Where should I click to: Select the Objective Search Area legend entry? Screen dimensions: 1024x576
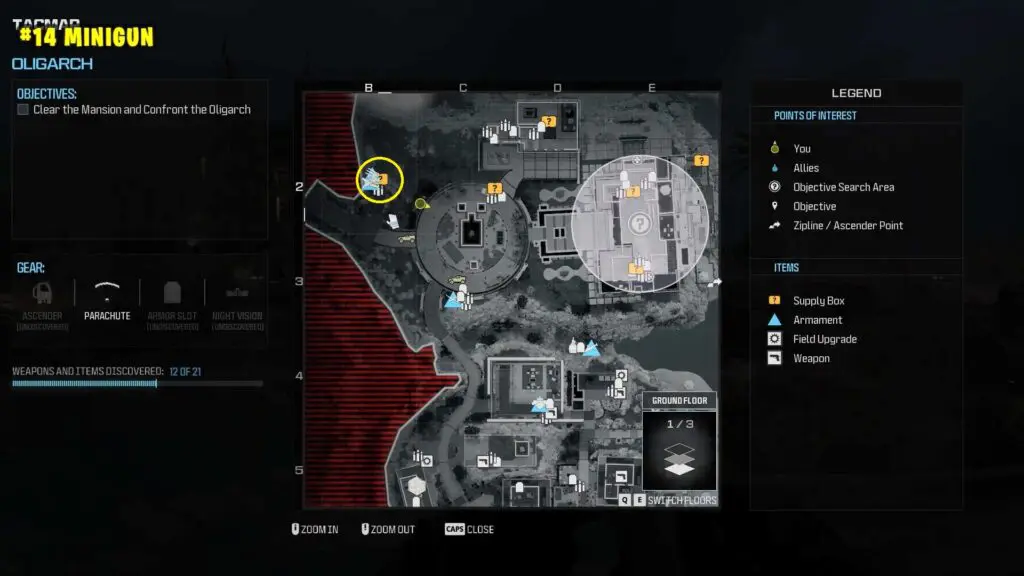pyautogui.click(x=843, y=187)
